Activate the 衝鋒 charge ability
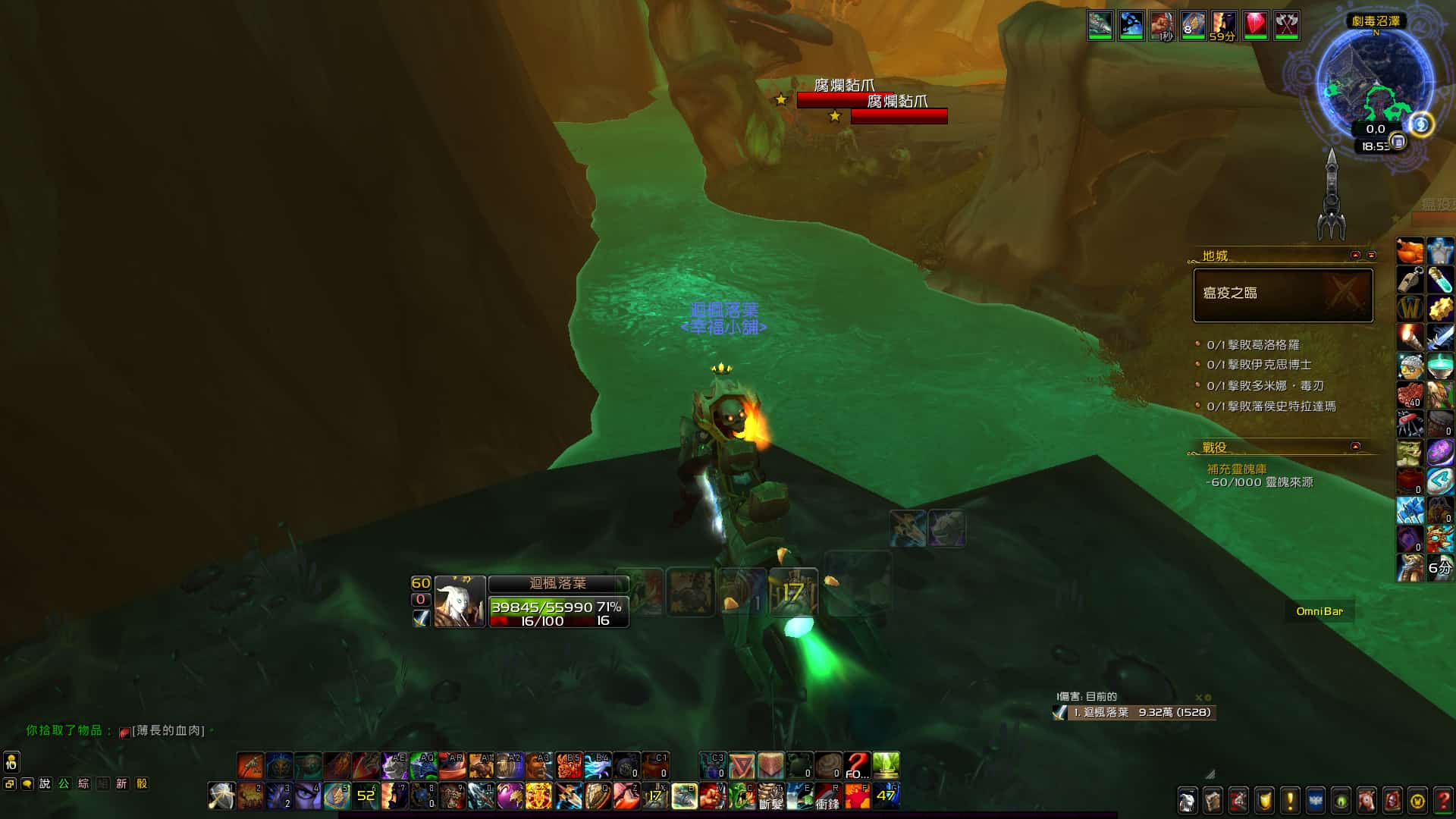The width and height of the screenshot is (1456, 819). point(828,797)
